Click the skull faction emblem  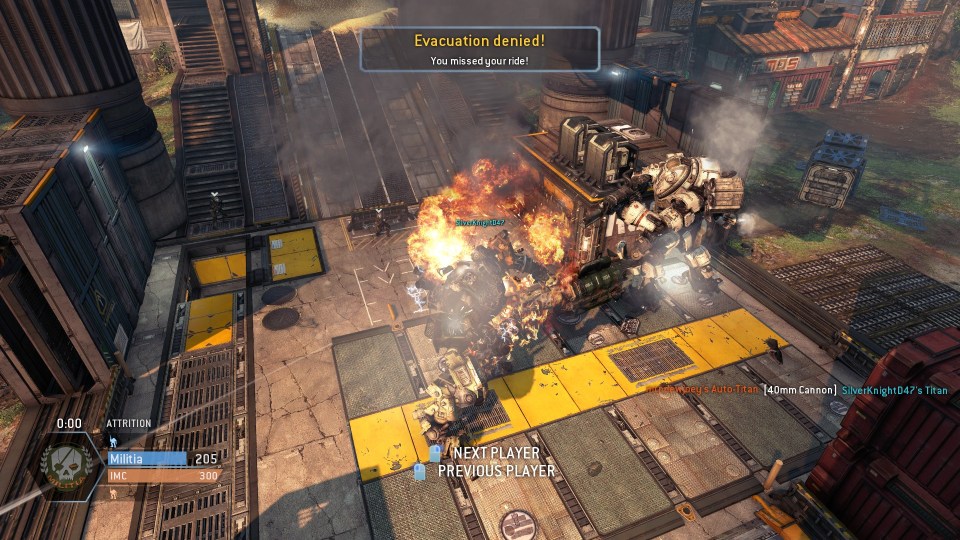coord(69,467)
